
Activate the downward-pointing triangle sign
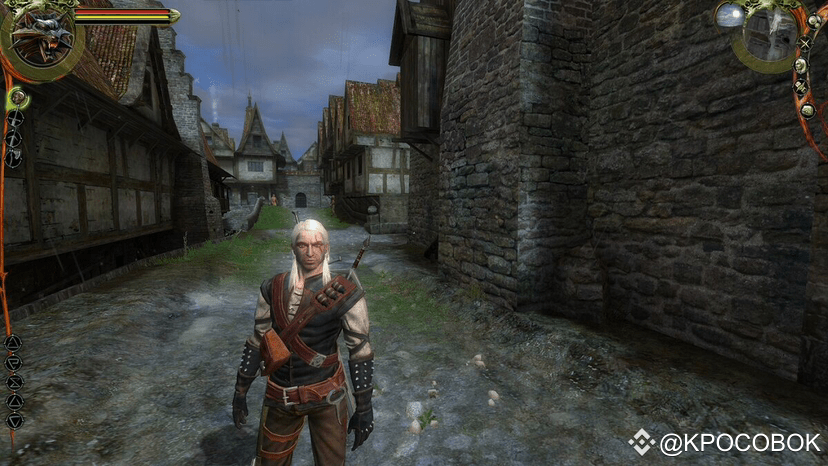tap(14, 421)
